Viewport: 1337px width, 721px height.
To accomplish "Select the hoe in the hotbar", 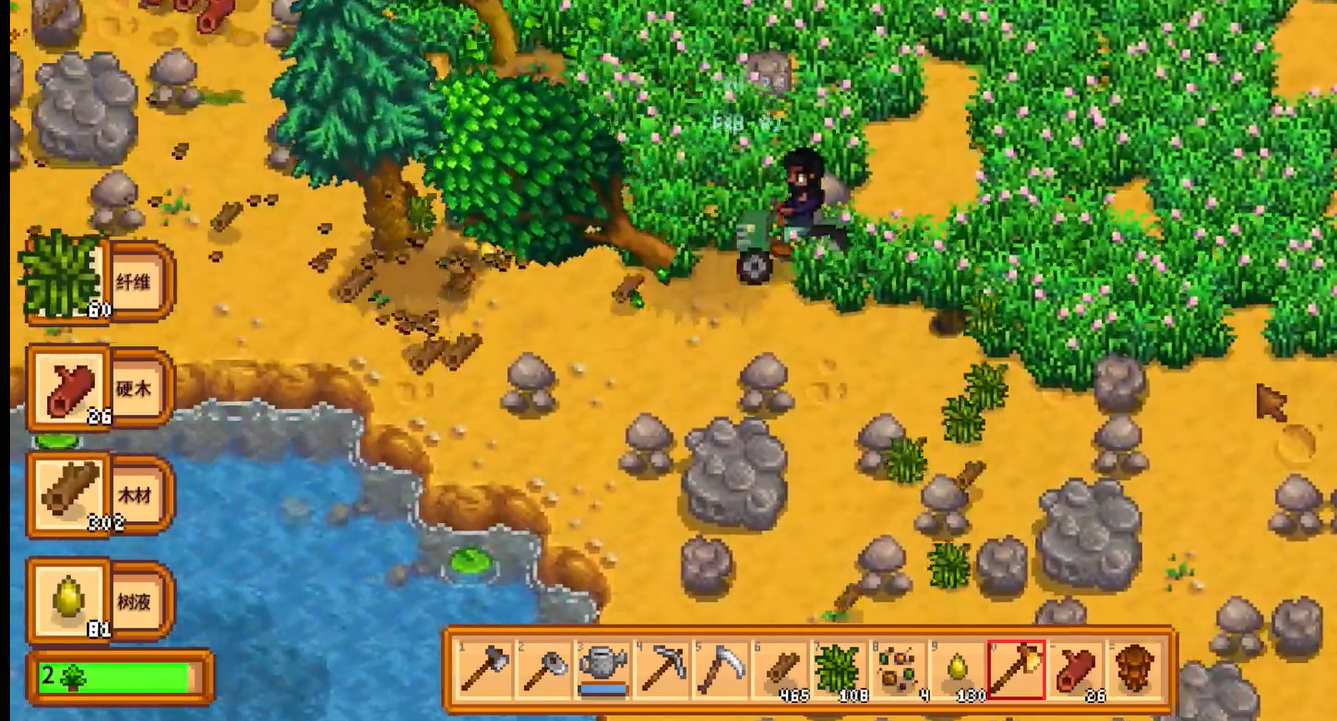I will pos(545,668).
